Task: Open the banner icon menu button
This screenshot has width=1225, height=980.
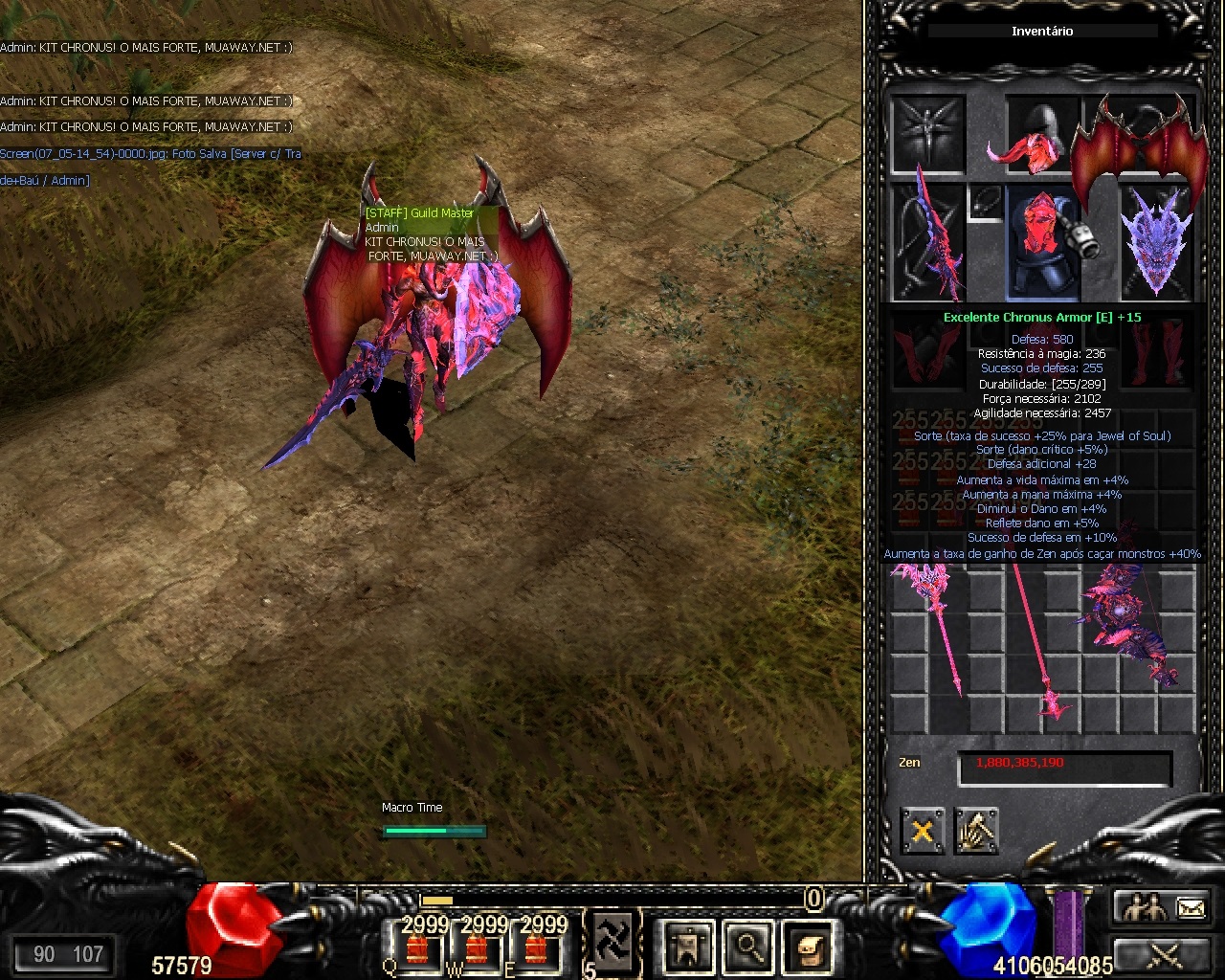Action: pyautogui.click(x=687, y=947)
